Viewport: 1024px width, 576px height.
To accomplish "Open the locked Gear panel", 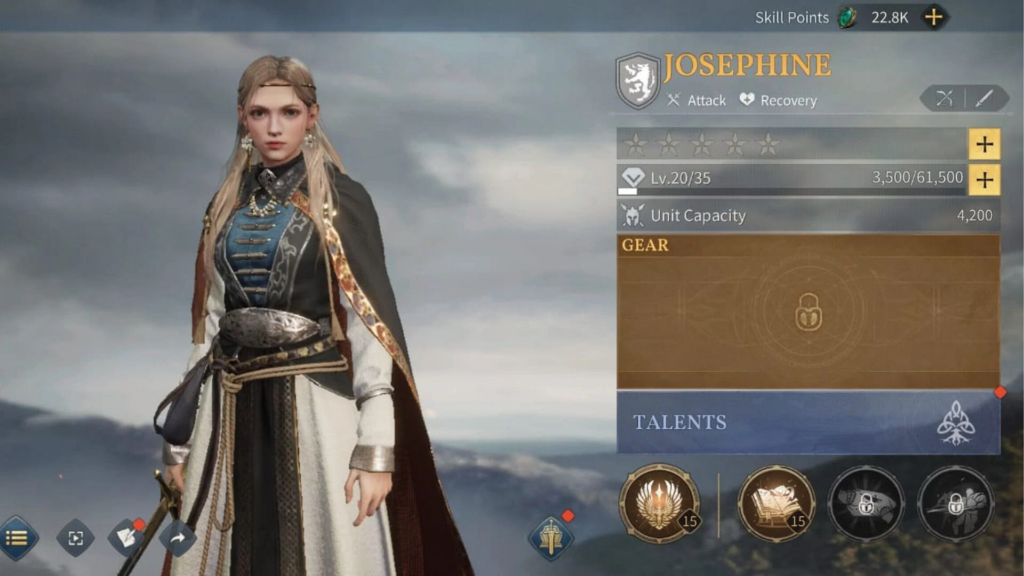I will click(x=808, y=312).
